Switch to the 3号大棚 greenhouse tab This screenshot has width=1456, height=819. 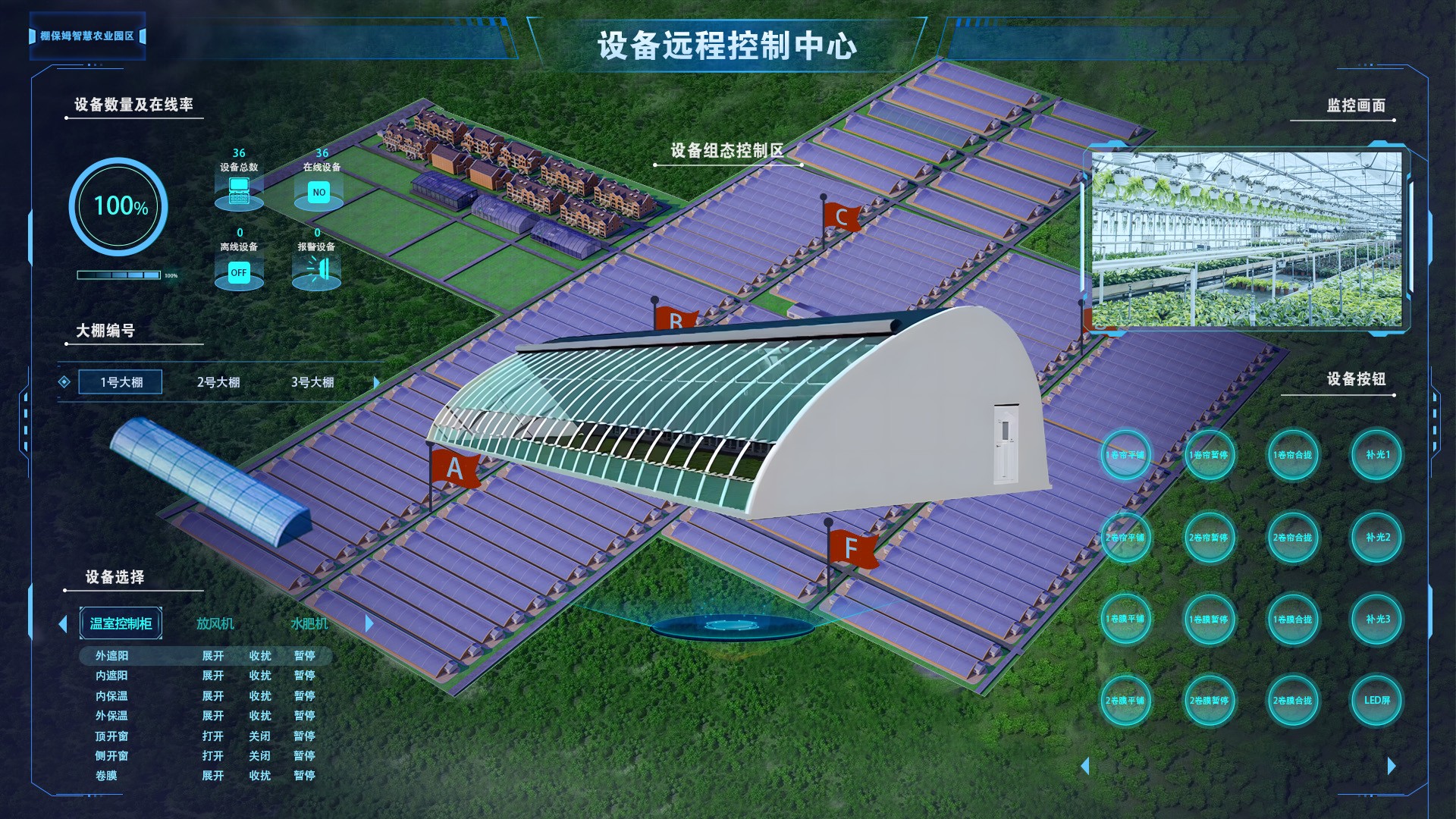[x=312, y=382]
